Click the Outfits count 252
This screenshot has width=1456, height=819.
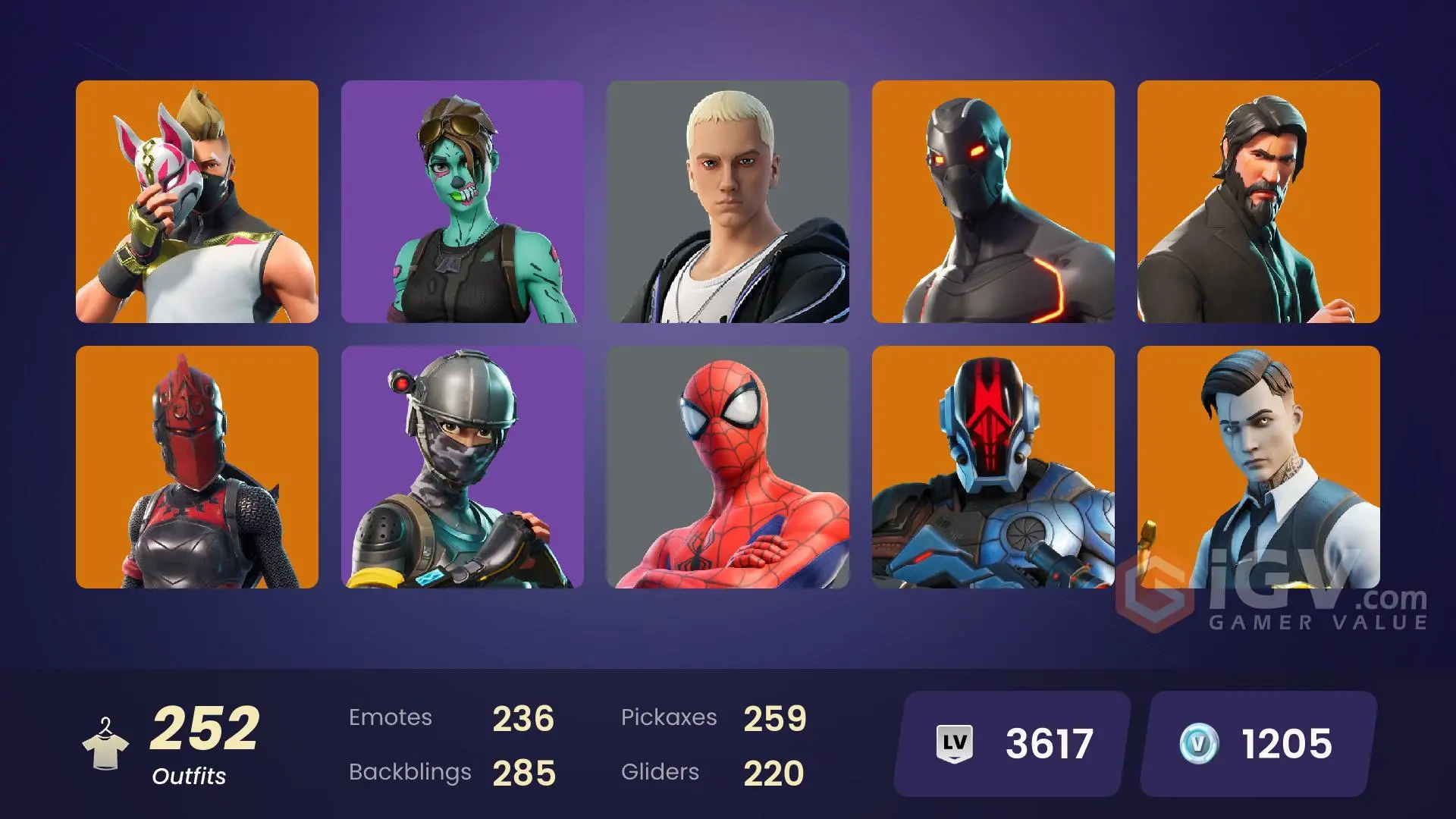(203, 728)
